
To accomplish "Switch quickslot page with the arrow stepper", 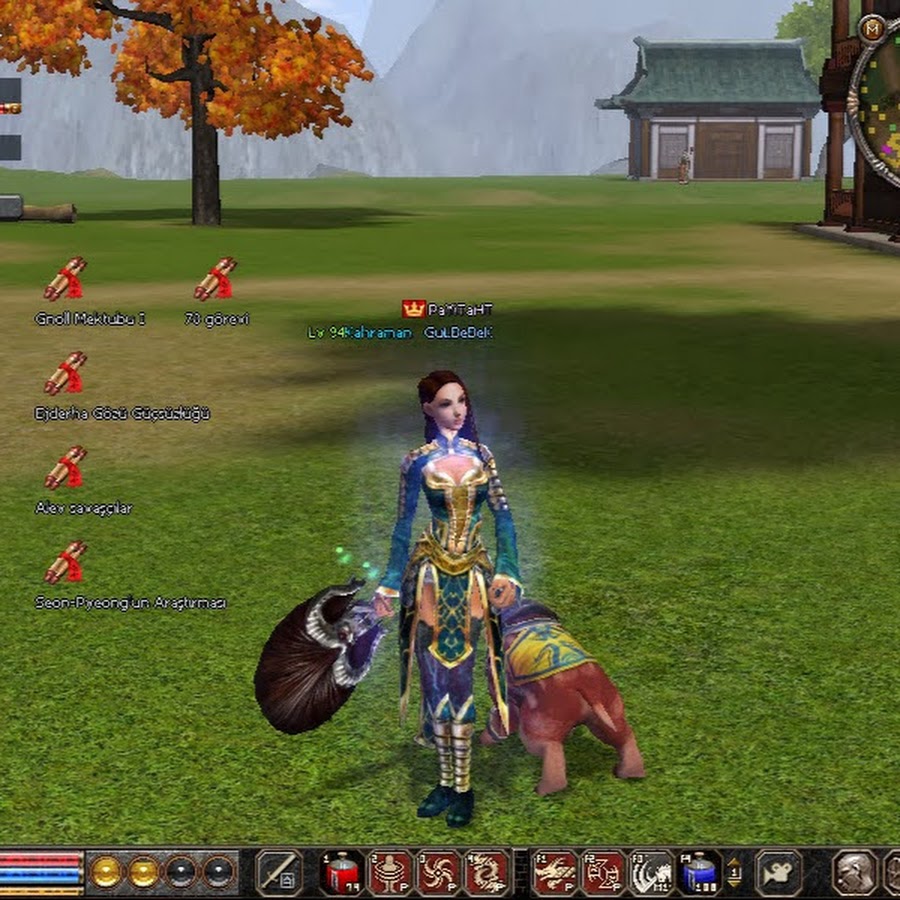I will click(x=735, y=872).
